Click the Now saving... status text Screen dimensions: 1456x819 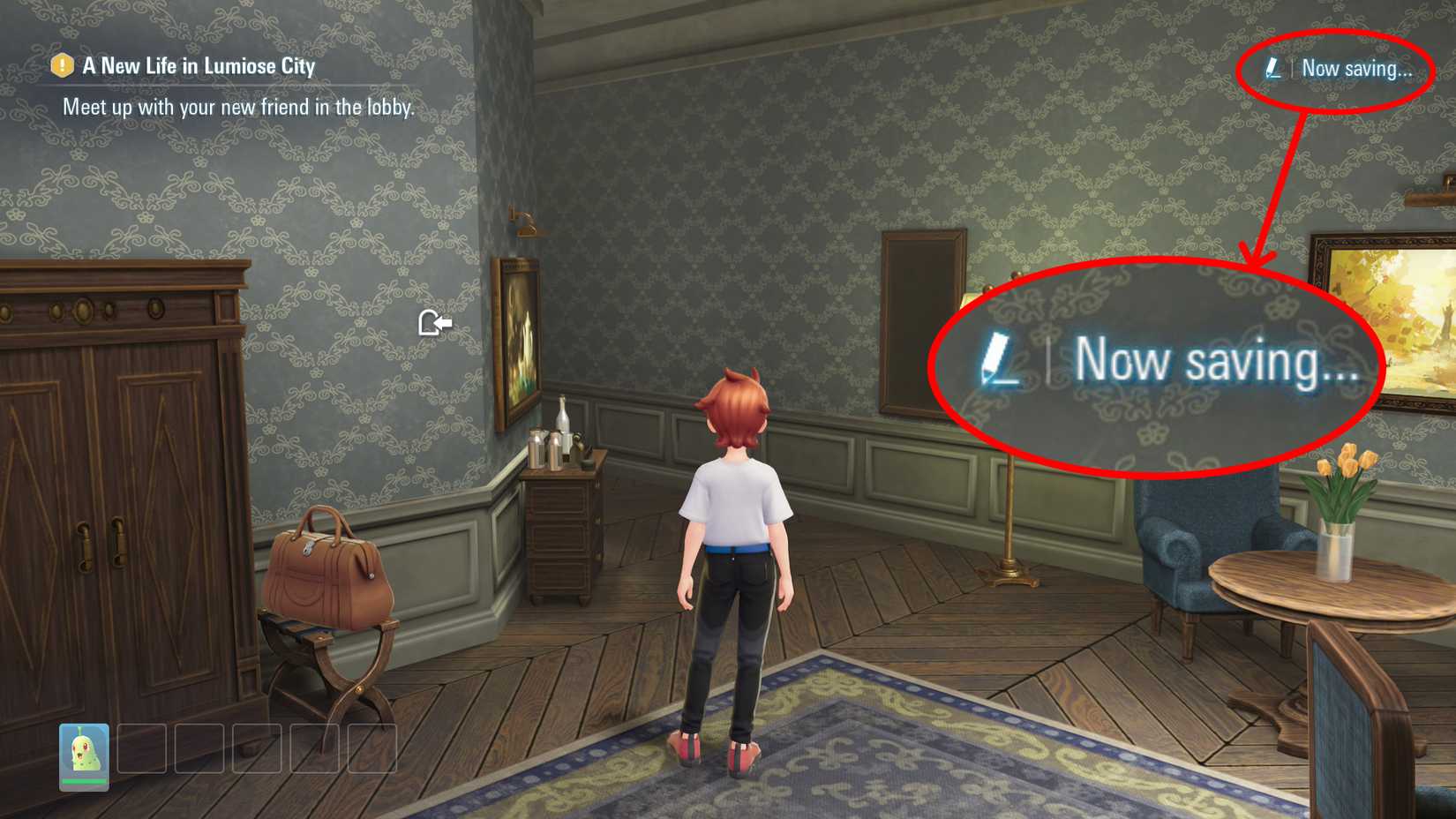[1359, 70]
